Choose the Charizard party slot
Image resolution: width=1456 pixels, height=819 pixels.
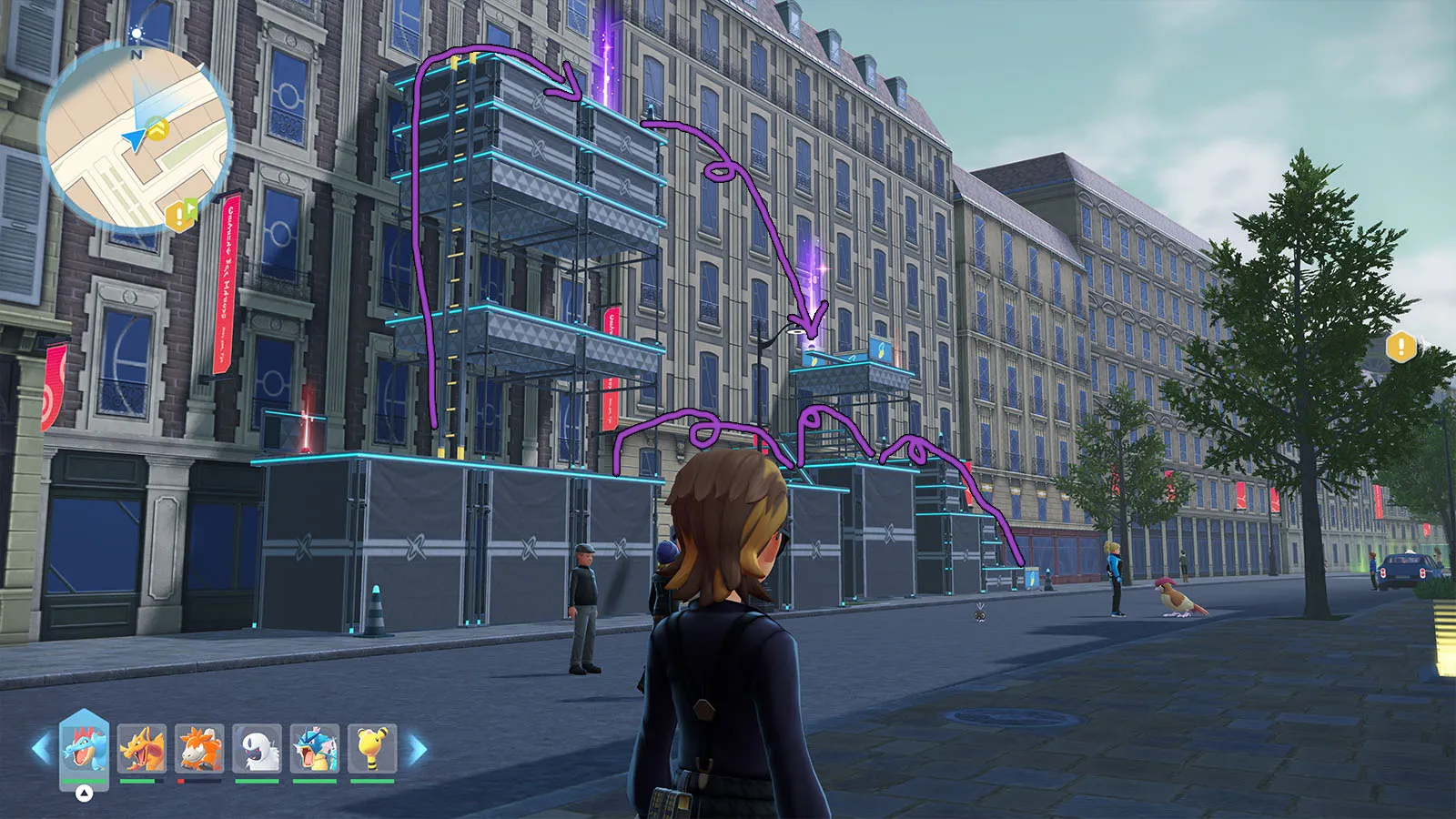pos(142,748)
